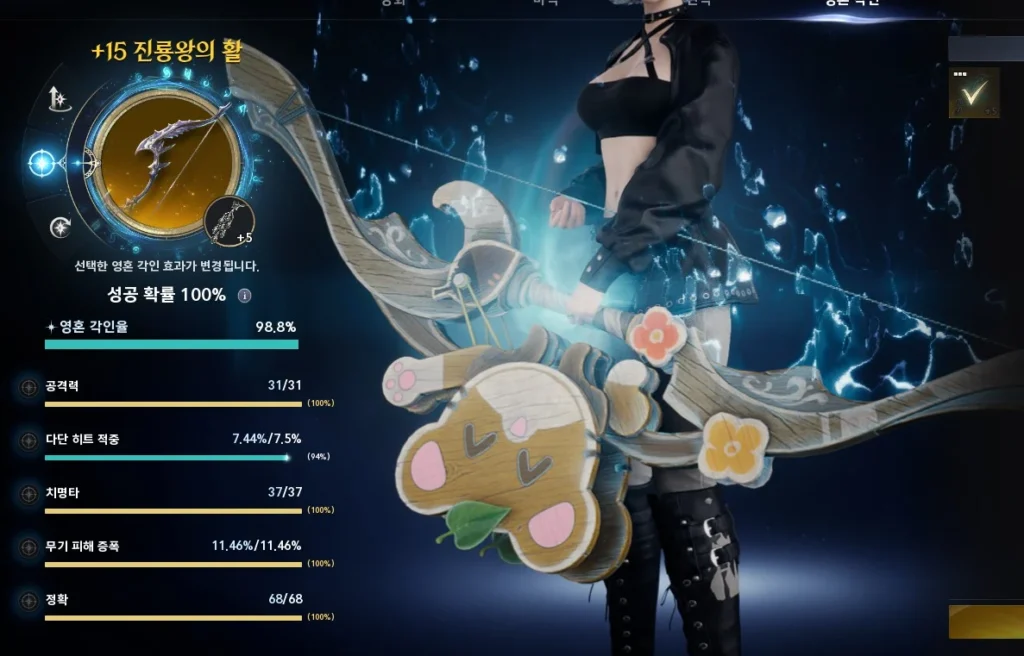
Task: Choose the upward arrow sparkle mode icon
Action: [x=58, y=98]
